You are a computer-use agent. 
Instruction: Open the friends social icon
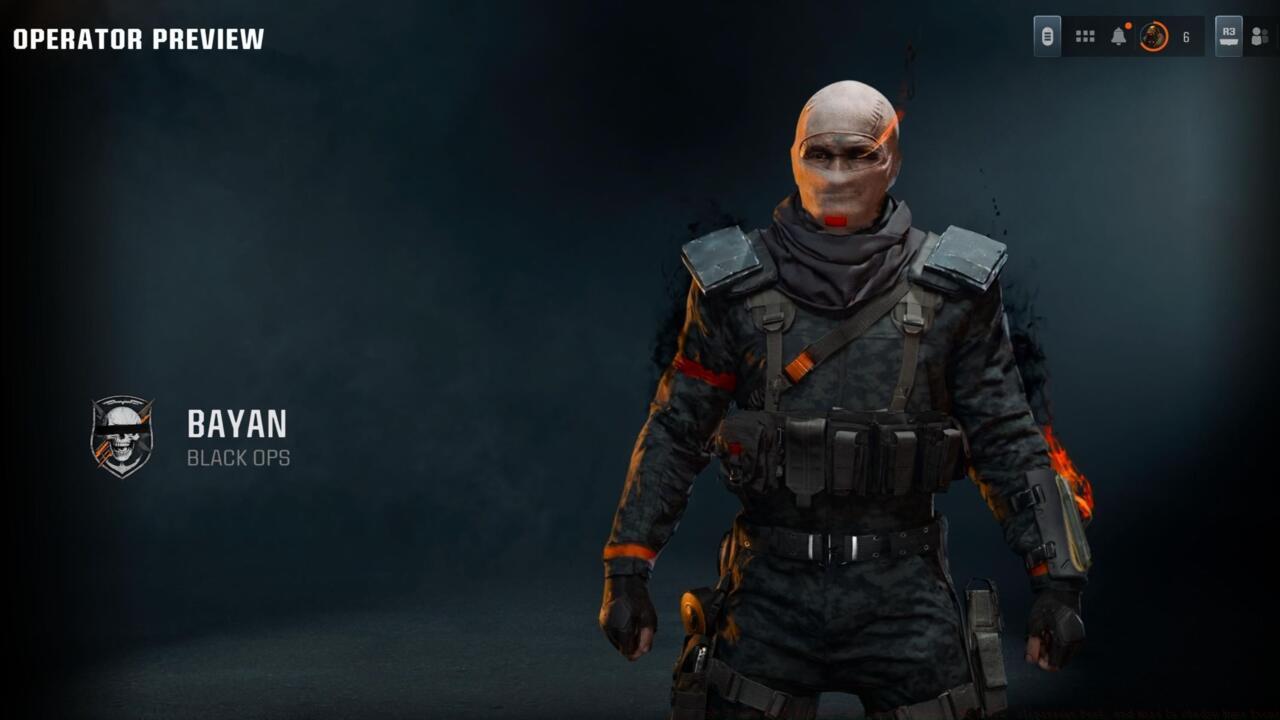click(1258, 36)
